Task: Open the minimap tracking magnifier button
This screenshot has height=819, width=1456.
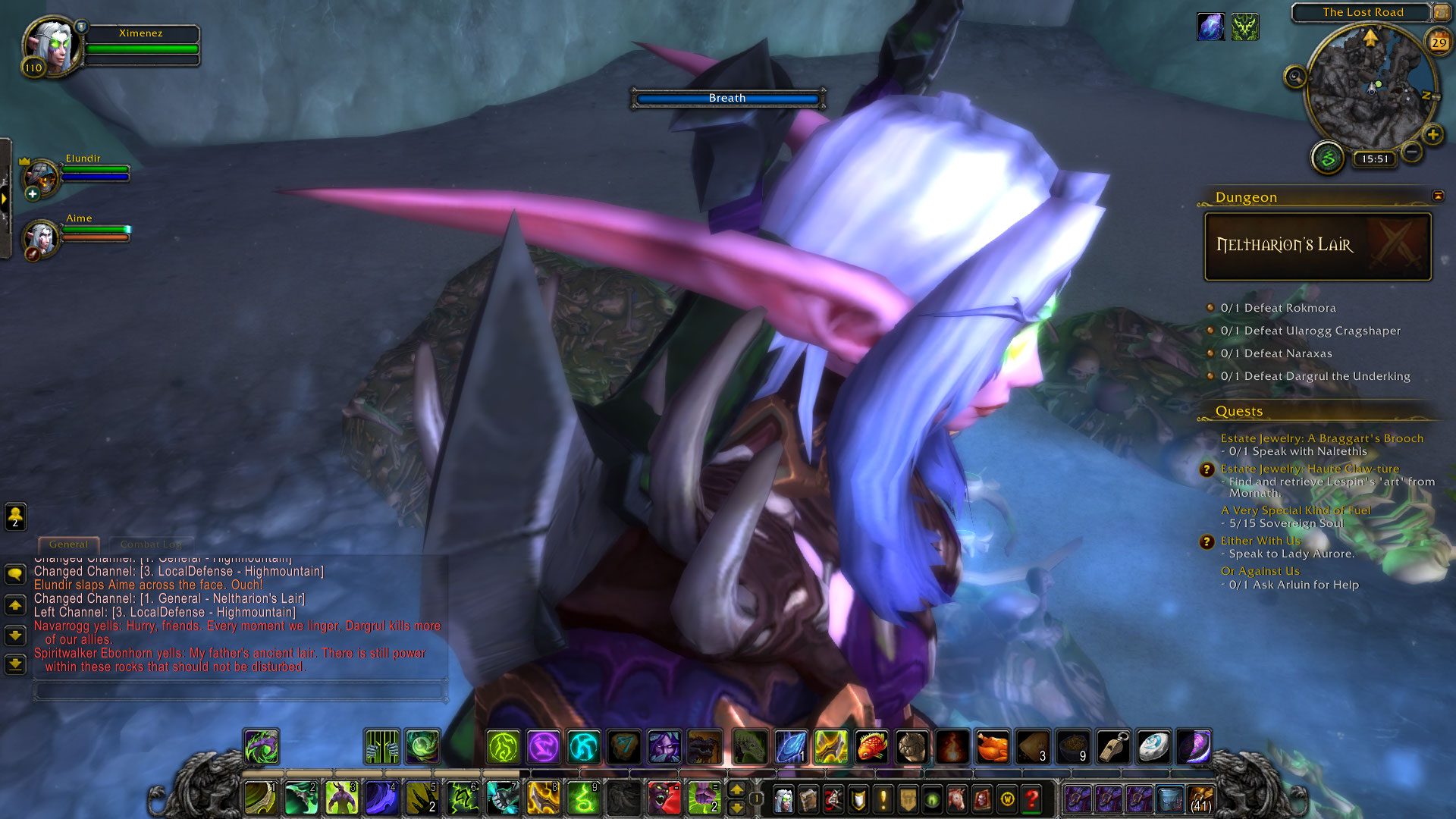Action: (1295, 77)
